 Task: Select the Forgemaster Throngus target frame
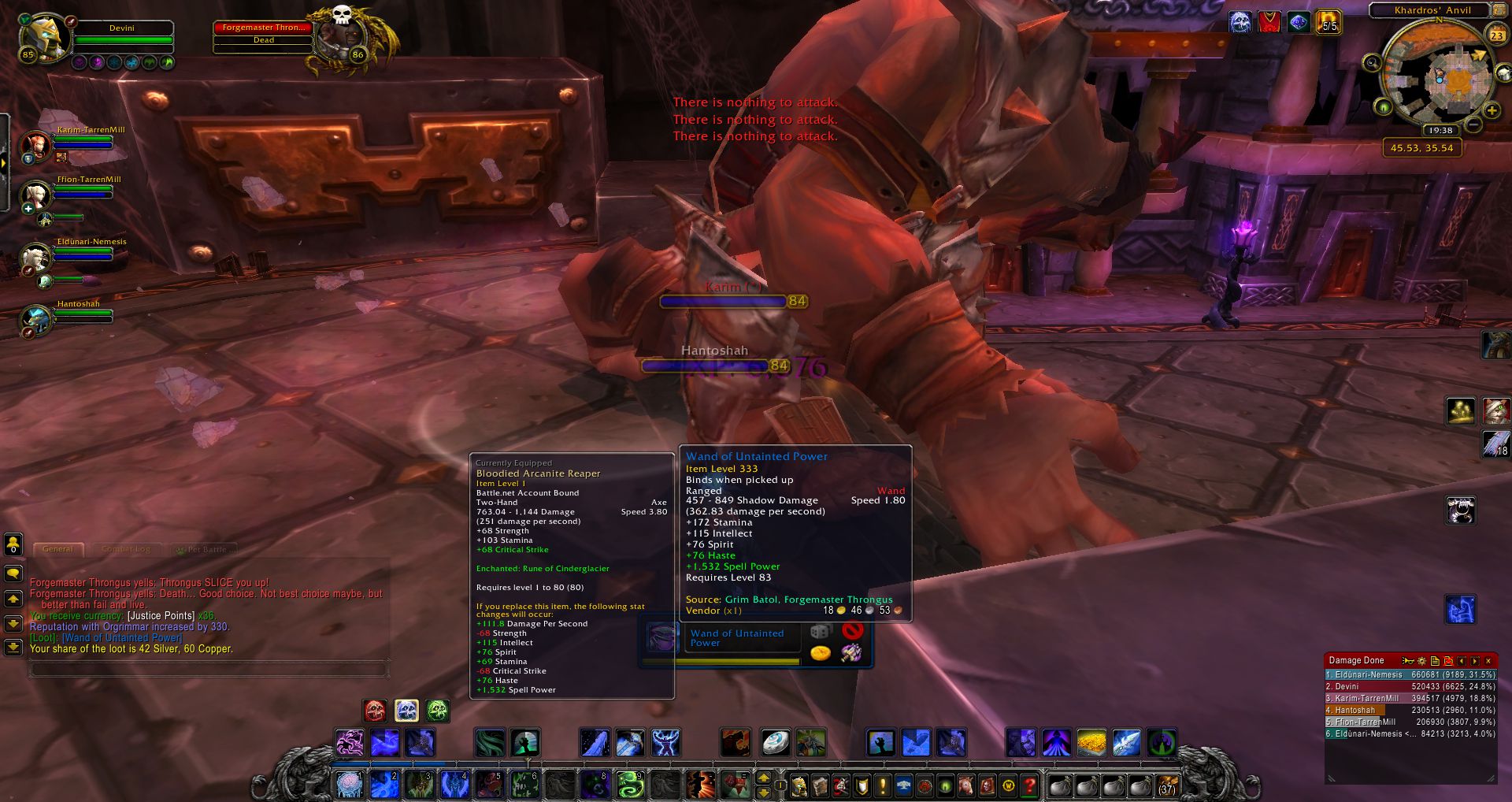click(264, 34)
